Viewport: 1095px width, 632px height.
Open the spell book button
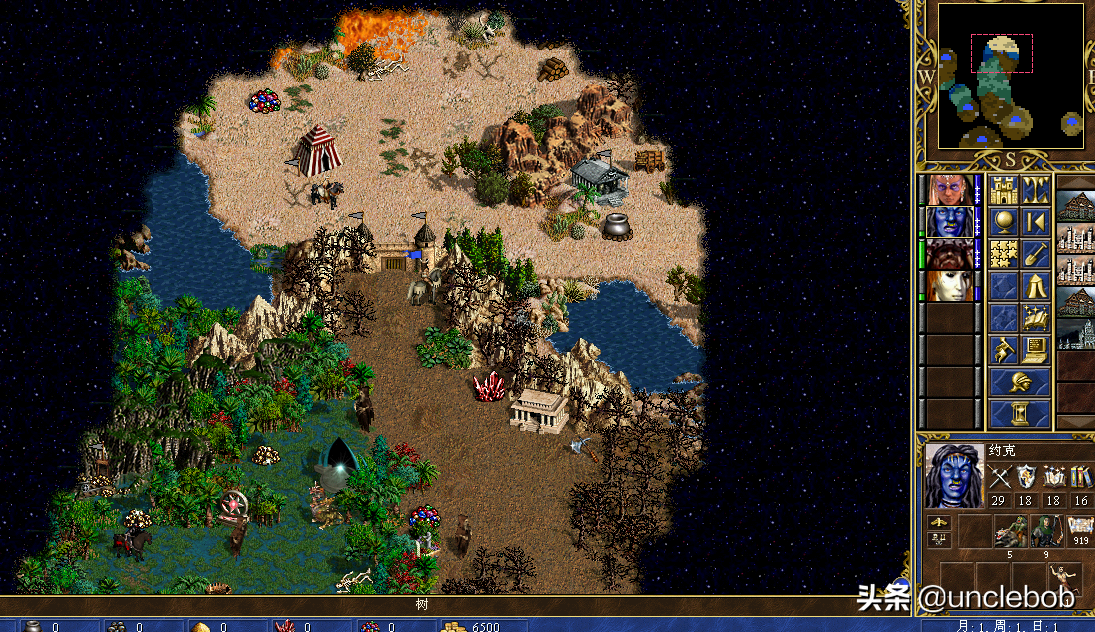[1036, 318]
